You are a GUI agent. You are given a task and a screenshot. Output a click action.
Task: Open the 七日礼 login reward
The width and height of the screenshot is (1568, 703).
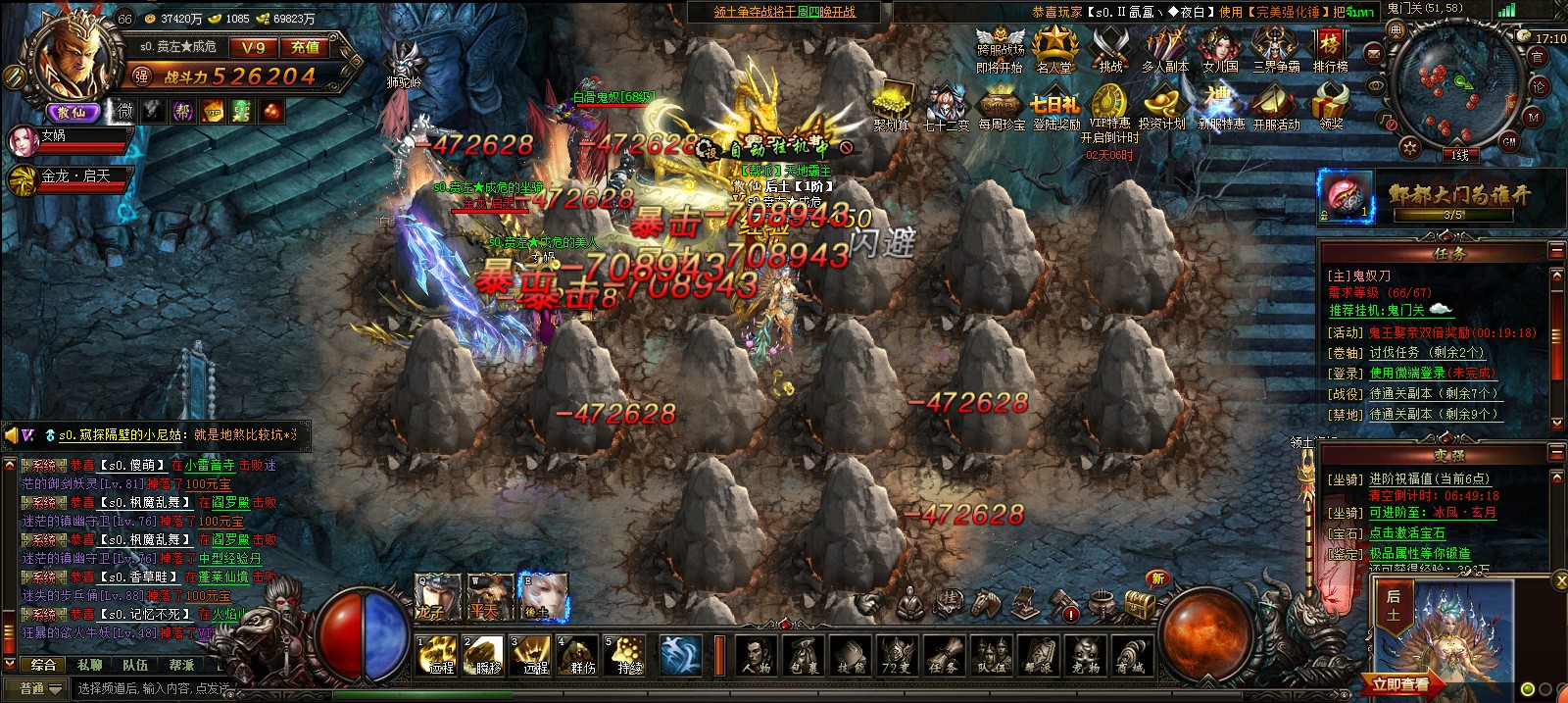[1054, 107]
